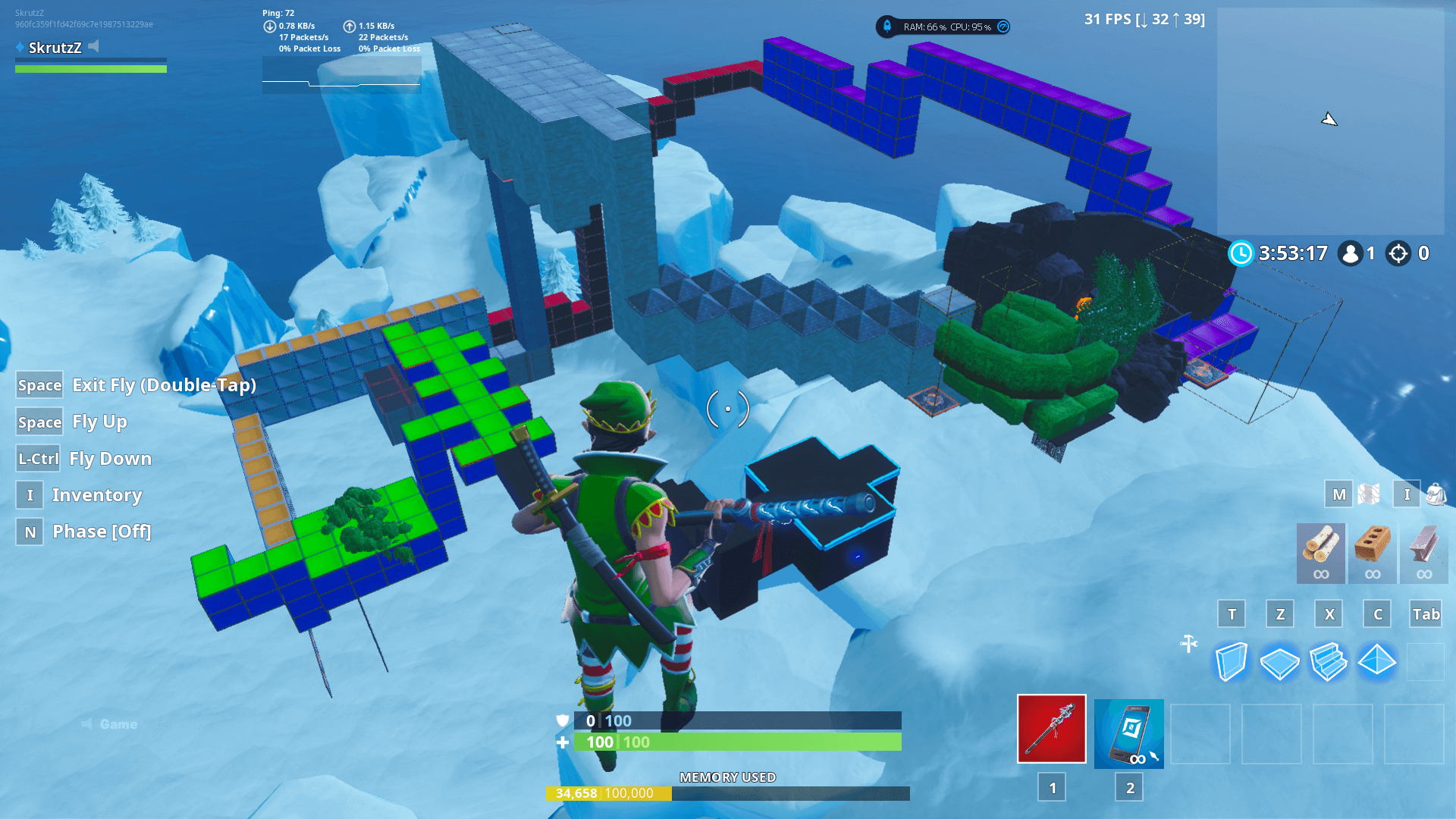The image size is (1456, 819).
Task: Select the wall build piece icon
Action: coord(1231,661)
